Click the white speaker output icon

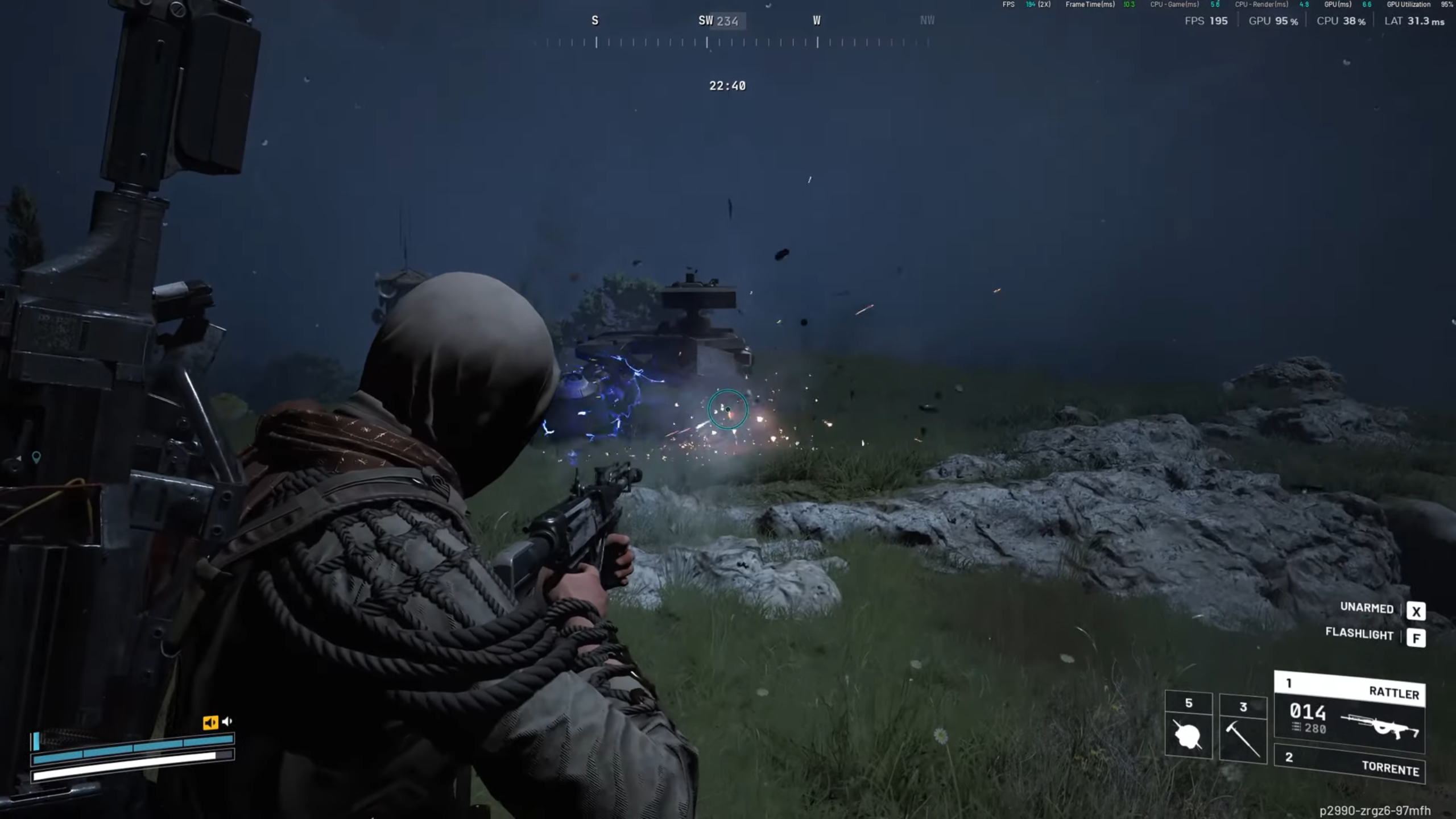point(227,721)
